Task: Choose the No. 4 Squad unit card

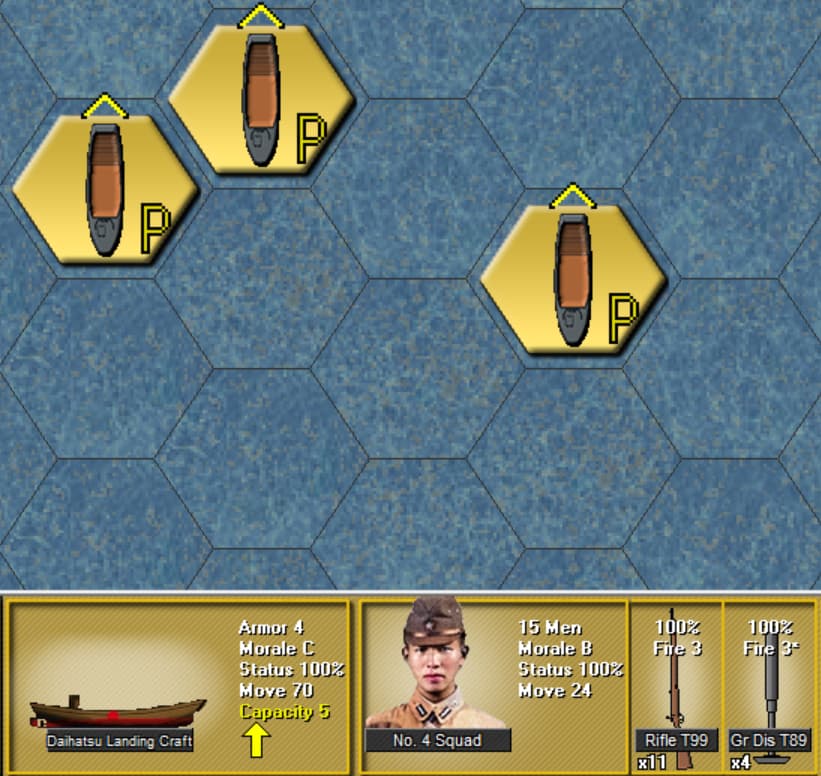Action: click(x=492, y=686)
